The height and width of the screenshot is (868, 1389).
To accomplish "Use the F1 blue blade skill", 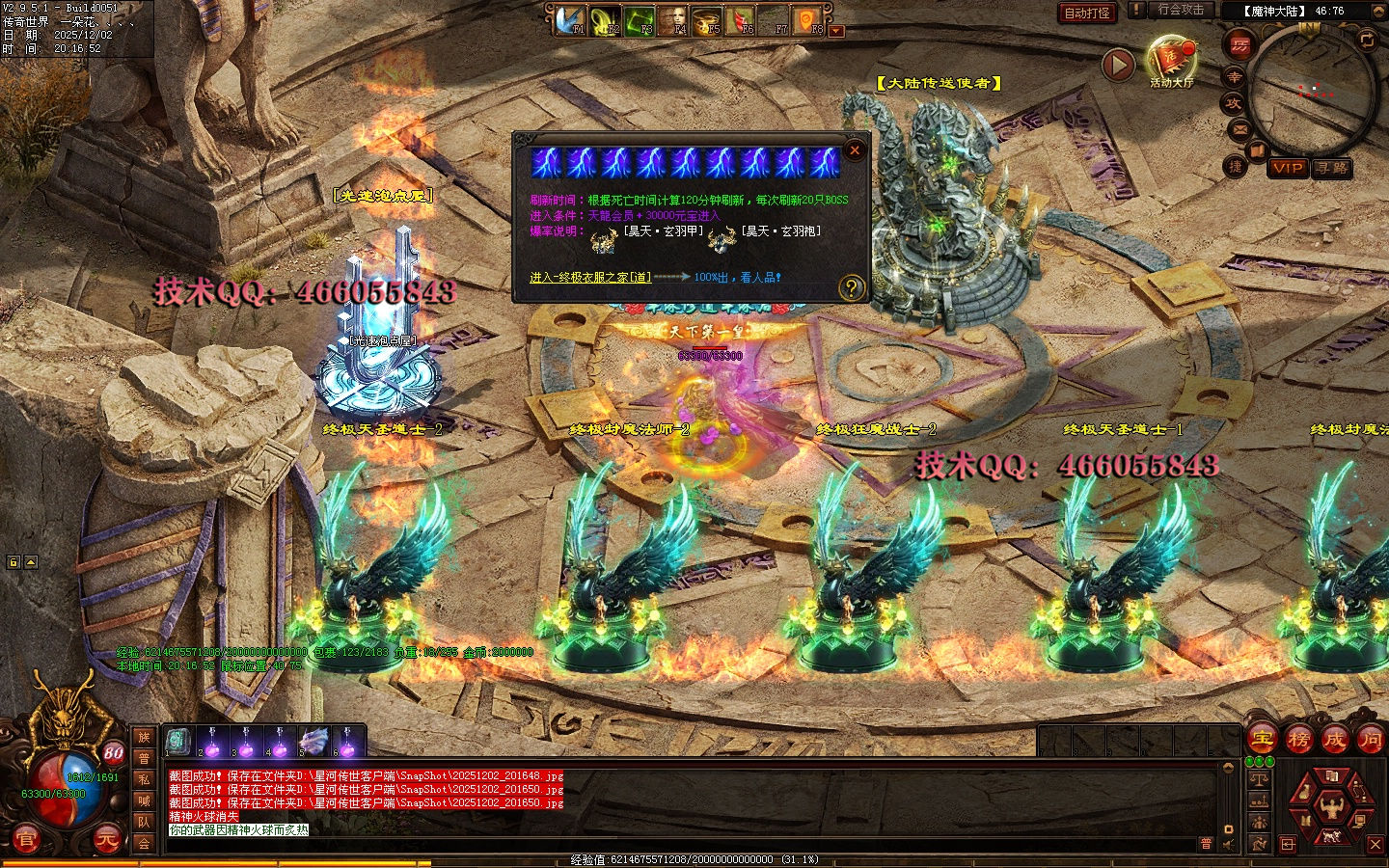I will pyautogui.click(x=570, y=20).
